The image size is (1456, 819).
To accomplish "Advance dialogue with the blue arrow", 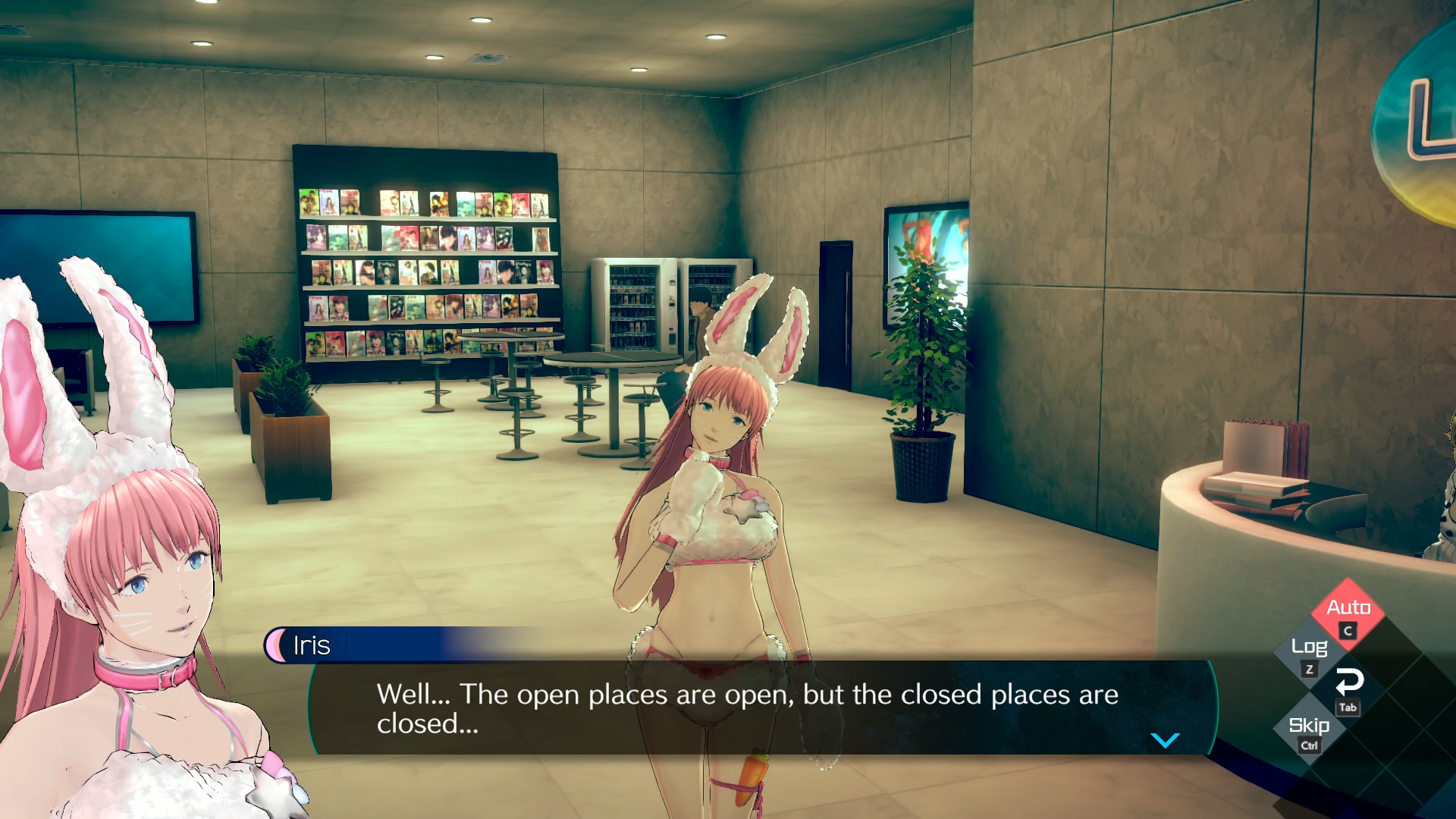I will 1165,740.
